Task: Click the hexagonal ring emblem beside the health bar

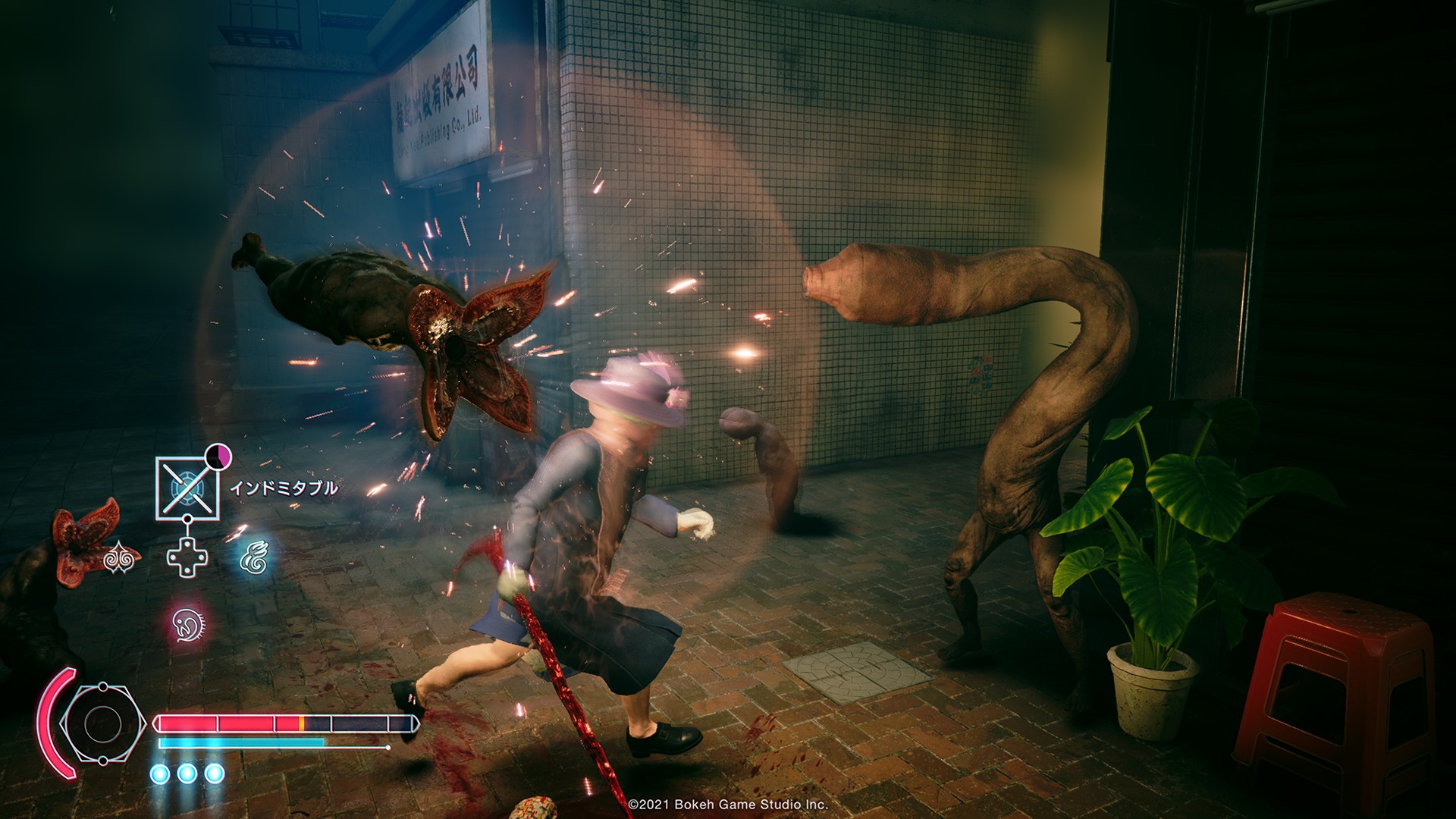Action: pyautogui.click(x=102, y=723)
